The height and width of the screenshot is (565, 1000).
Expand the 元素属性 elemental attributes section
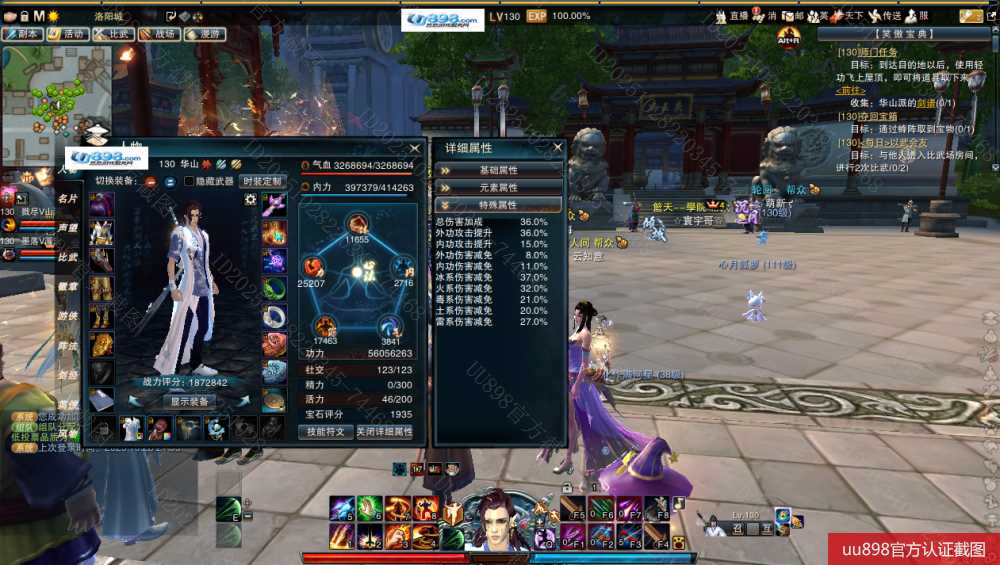coord(499,187)
